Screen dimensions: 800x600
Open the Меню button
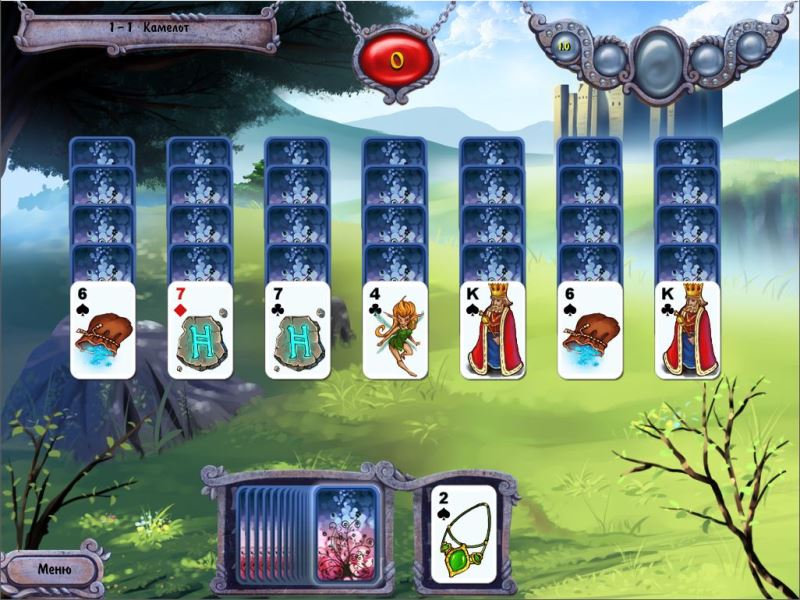coord(54,569)
